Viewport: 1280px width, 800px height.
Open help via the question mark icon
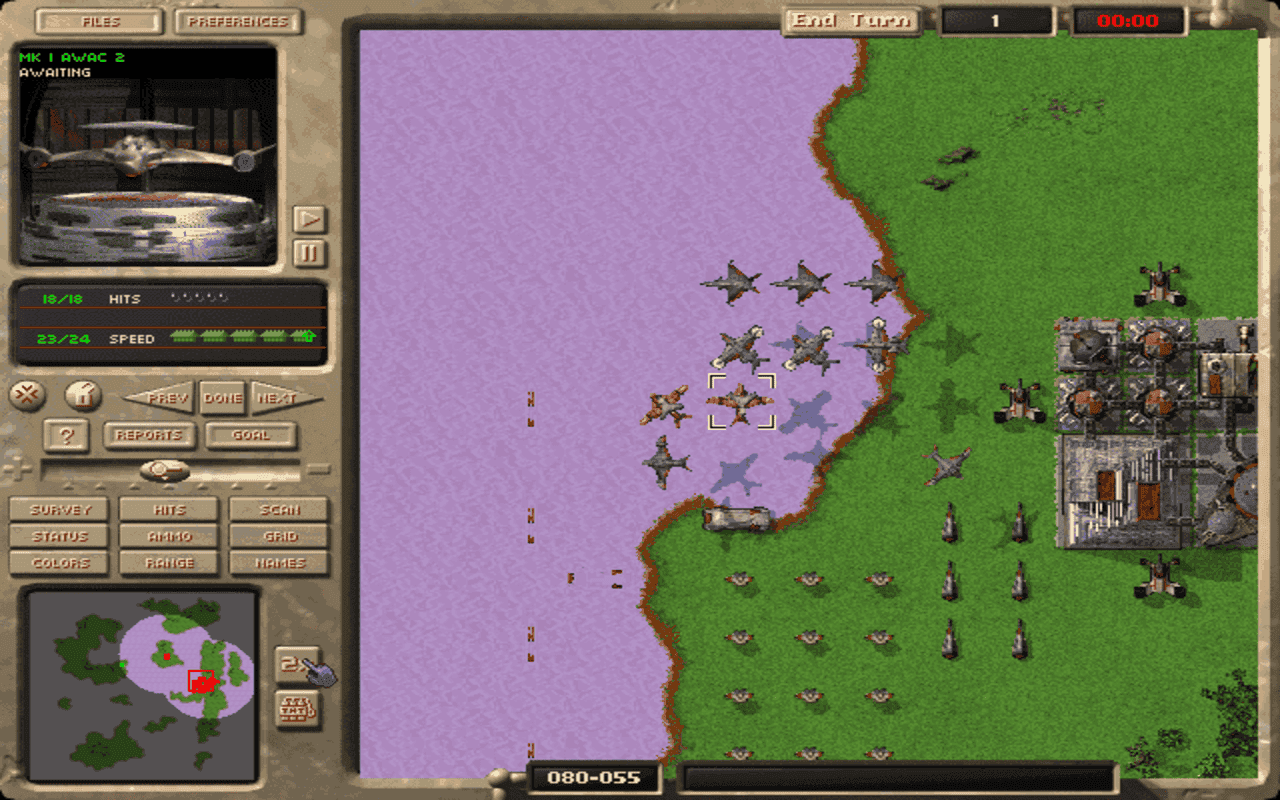click(x=65, y=436)
